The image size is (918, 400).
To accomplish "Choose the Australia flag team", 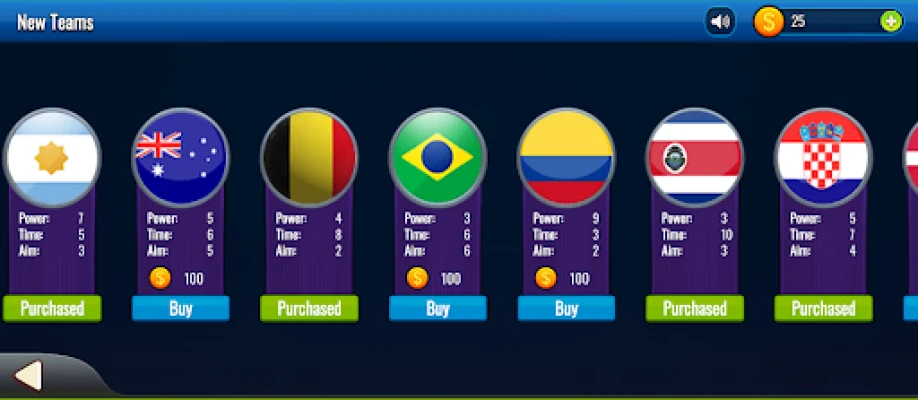I will pyautogui.click(x=181, y=157).
